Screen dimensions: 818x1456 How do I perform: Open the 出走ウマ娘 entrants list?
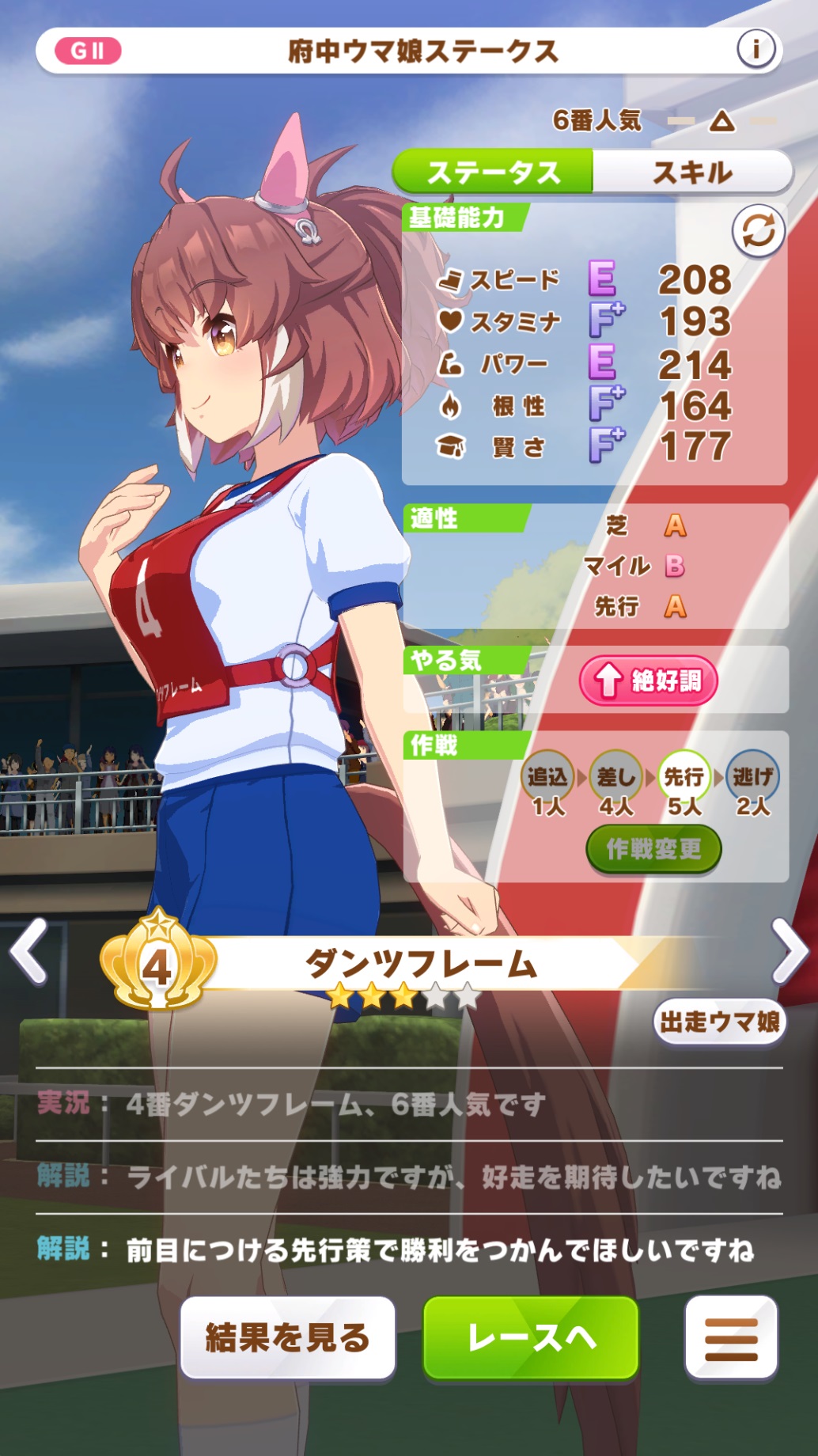[719, 1022]
